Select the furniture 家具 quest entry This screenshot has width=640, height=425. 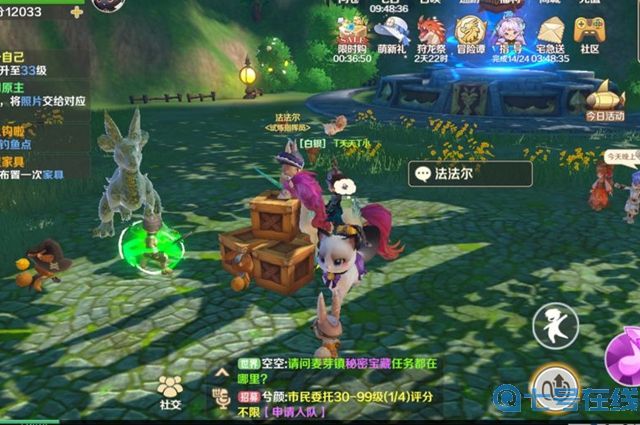coord(30,168)
